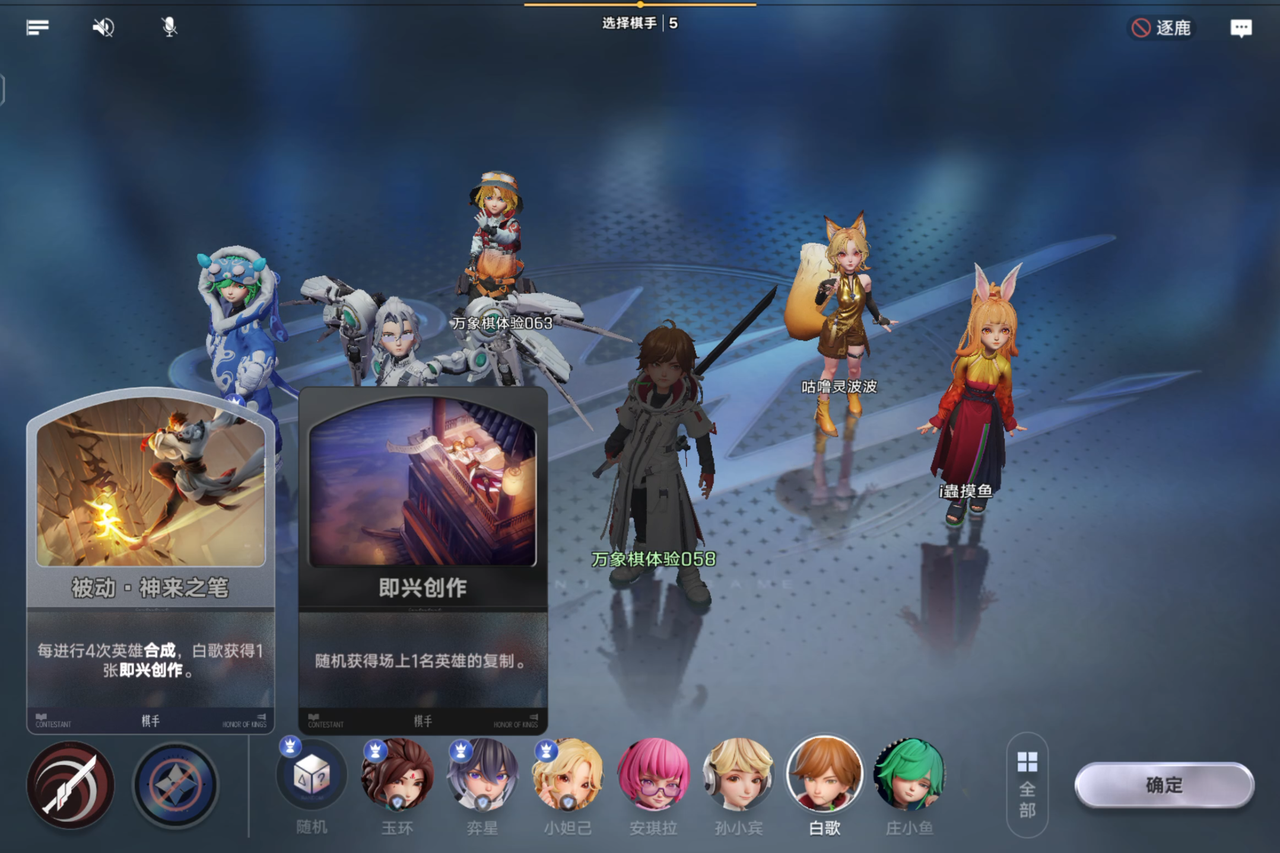Choose pink-haired 安琪拉 portrait
The height and width of the screenshot is (853, 1280).
(x=653, y=775)
